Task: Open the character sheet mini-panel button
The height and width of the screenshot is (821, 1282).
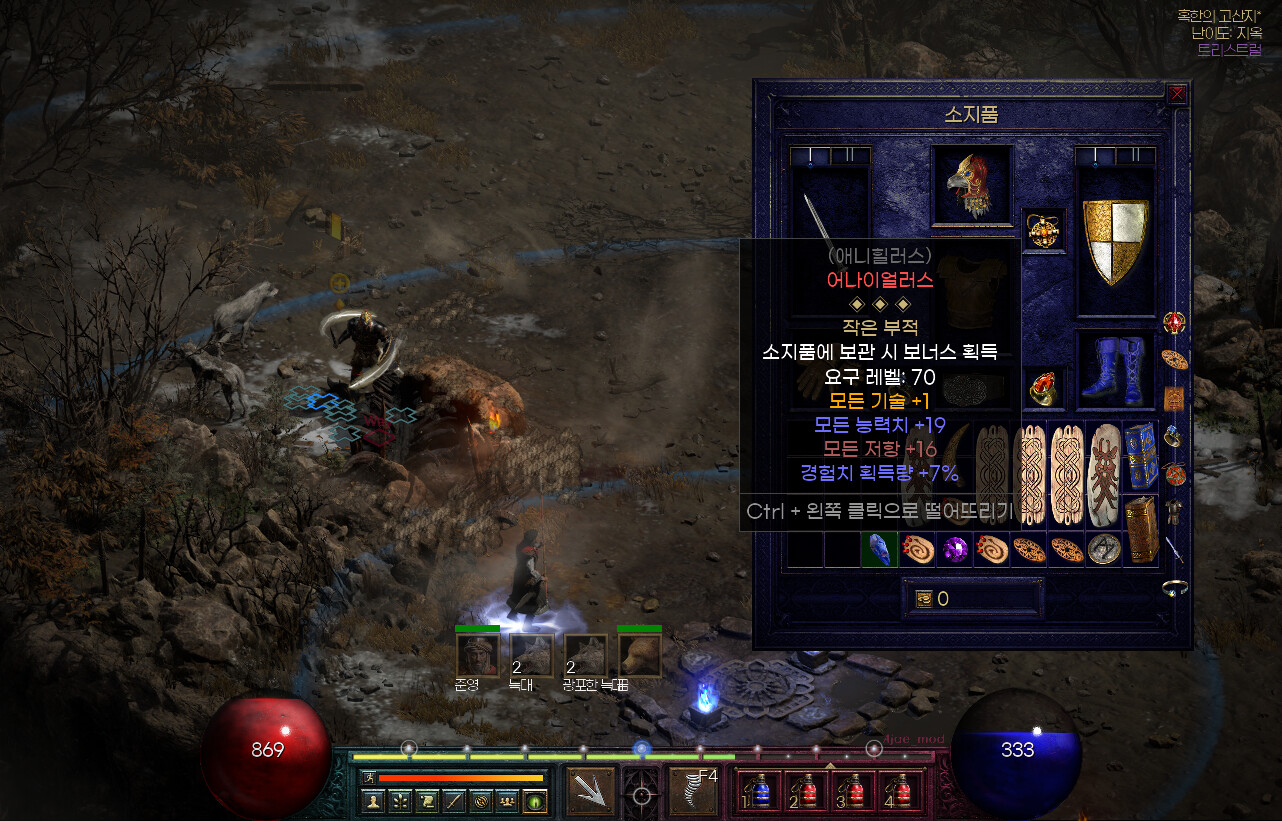Action: click(372, 801)
